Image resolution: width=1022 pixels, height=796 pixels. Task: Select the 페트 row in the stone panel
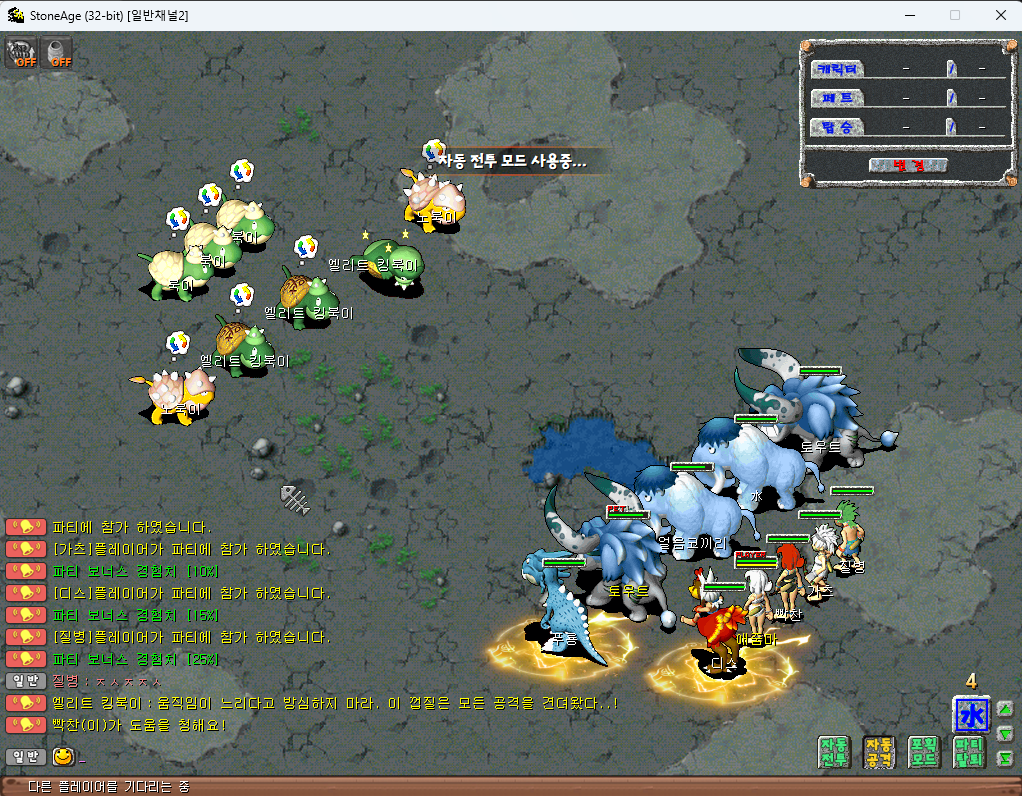(838, 98)
